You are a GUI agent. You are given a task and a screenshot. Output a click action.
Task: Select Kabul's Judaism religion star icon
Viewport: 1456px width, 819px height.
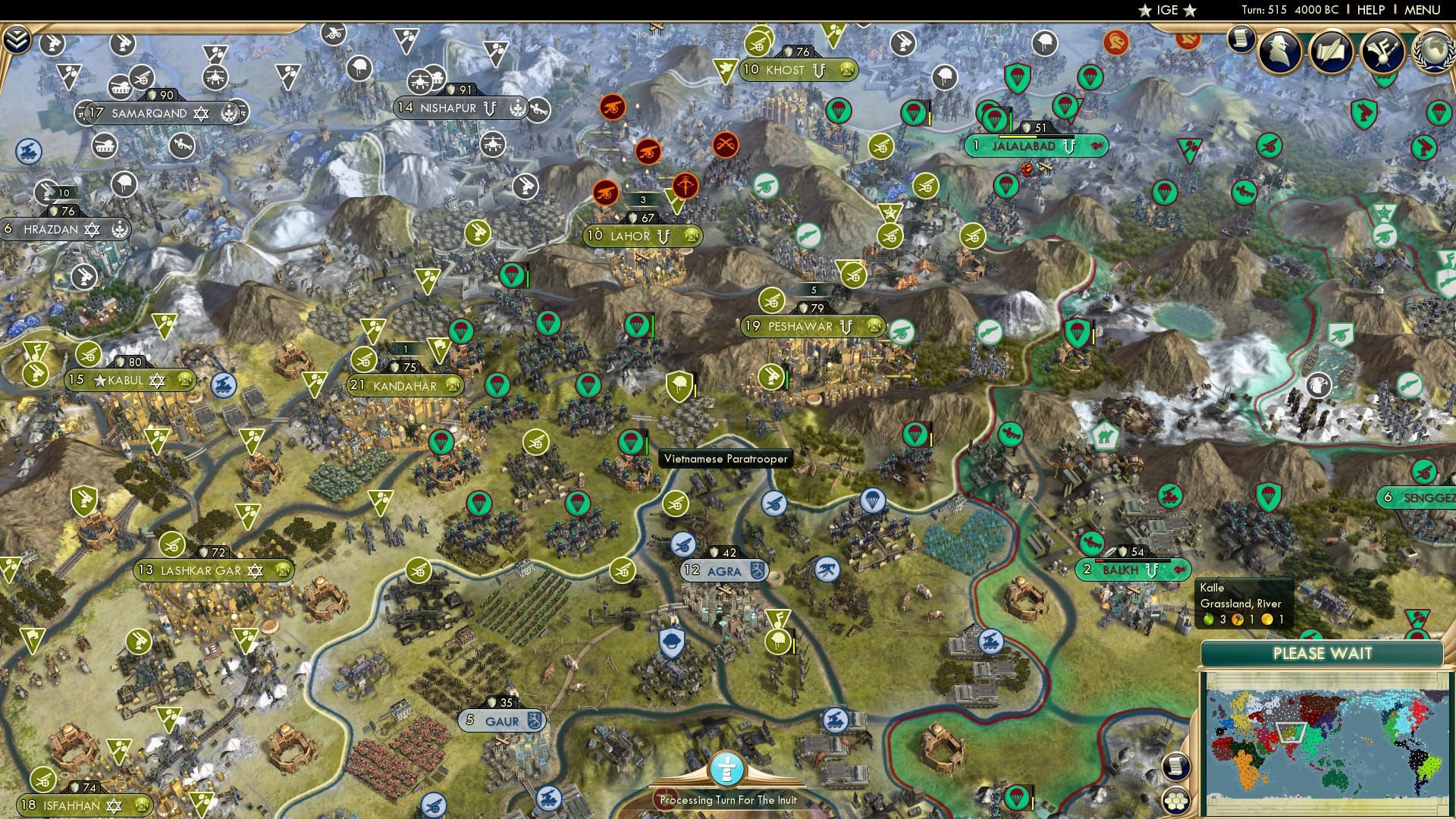pos(157,381)
